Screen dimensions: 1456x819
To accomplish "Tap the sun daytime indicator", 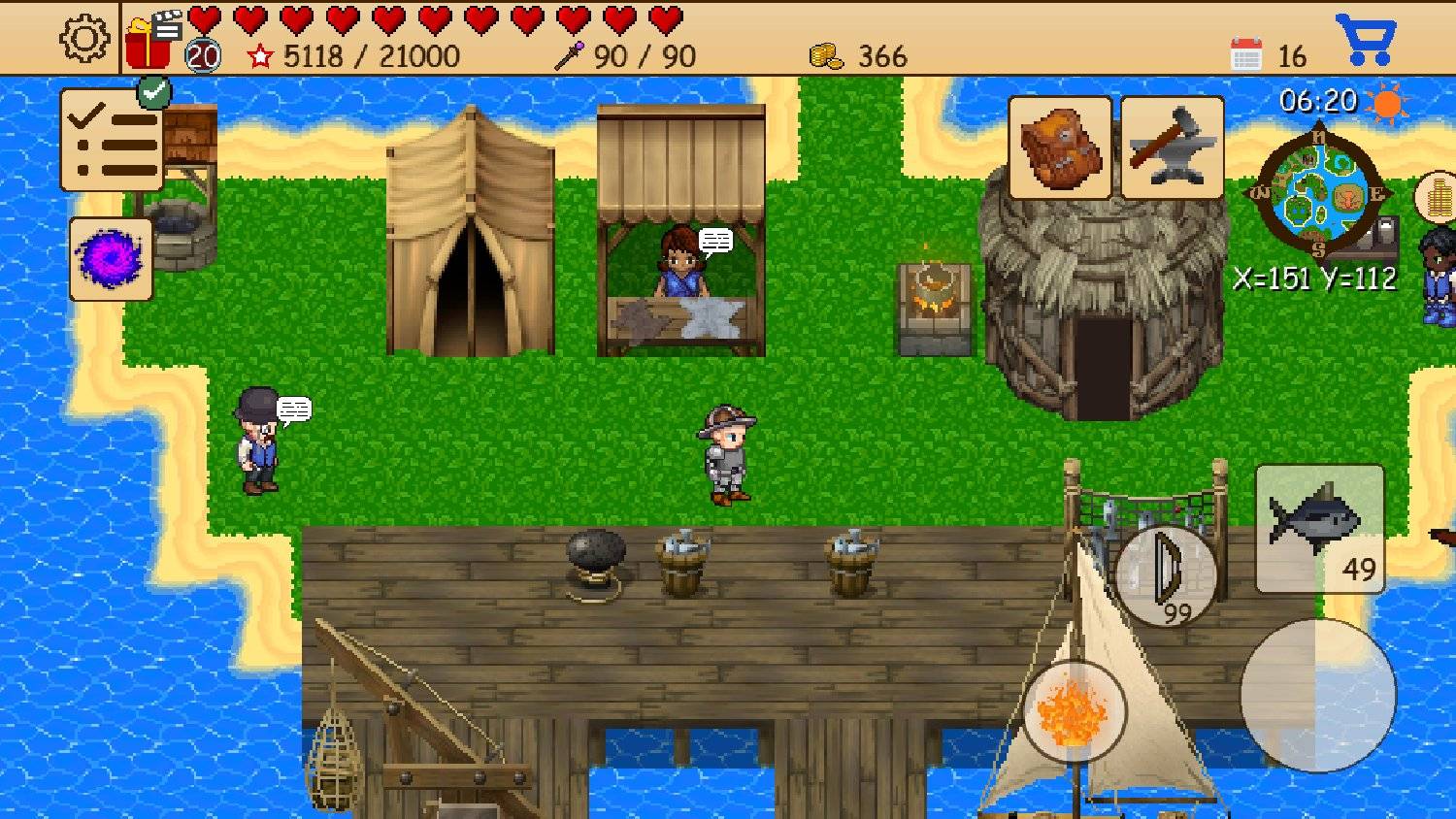I will [1385, 104].
